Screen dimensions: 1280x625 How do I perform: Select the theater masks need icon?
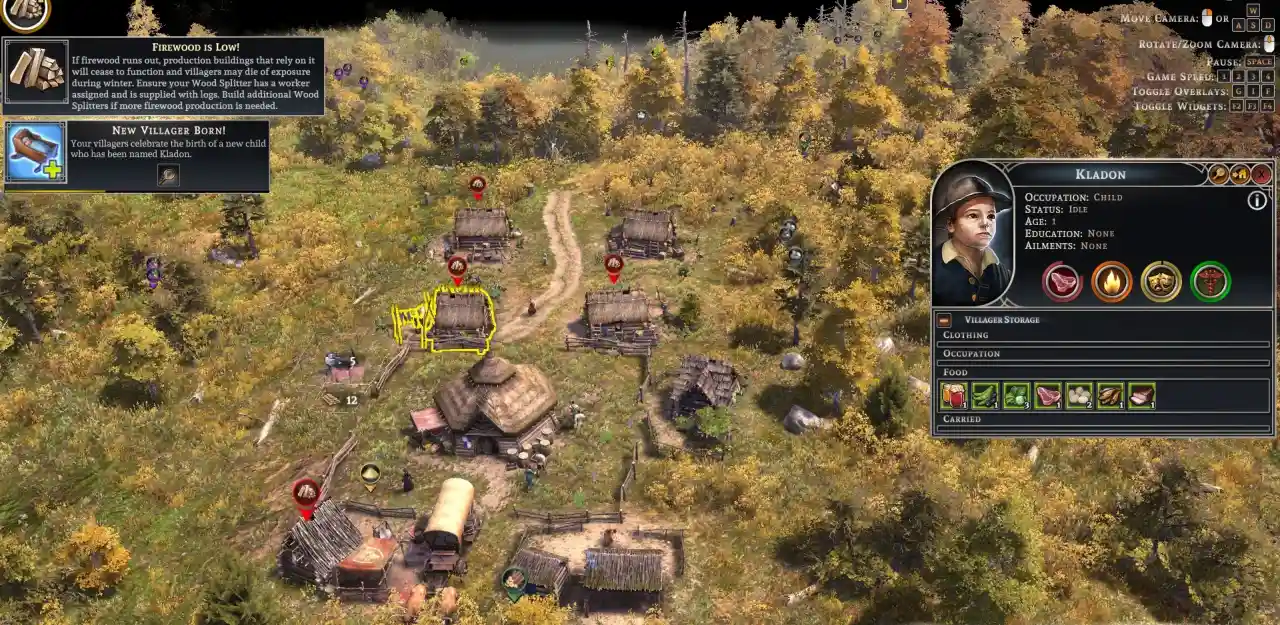tap(1161, 281)
